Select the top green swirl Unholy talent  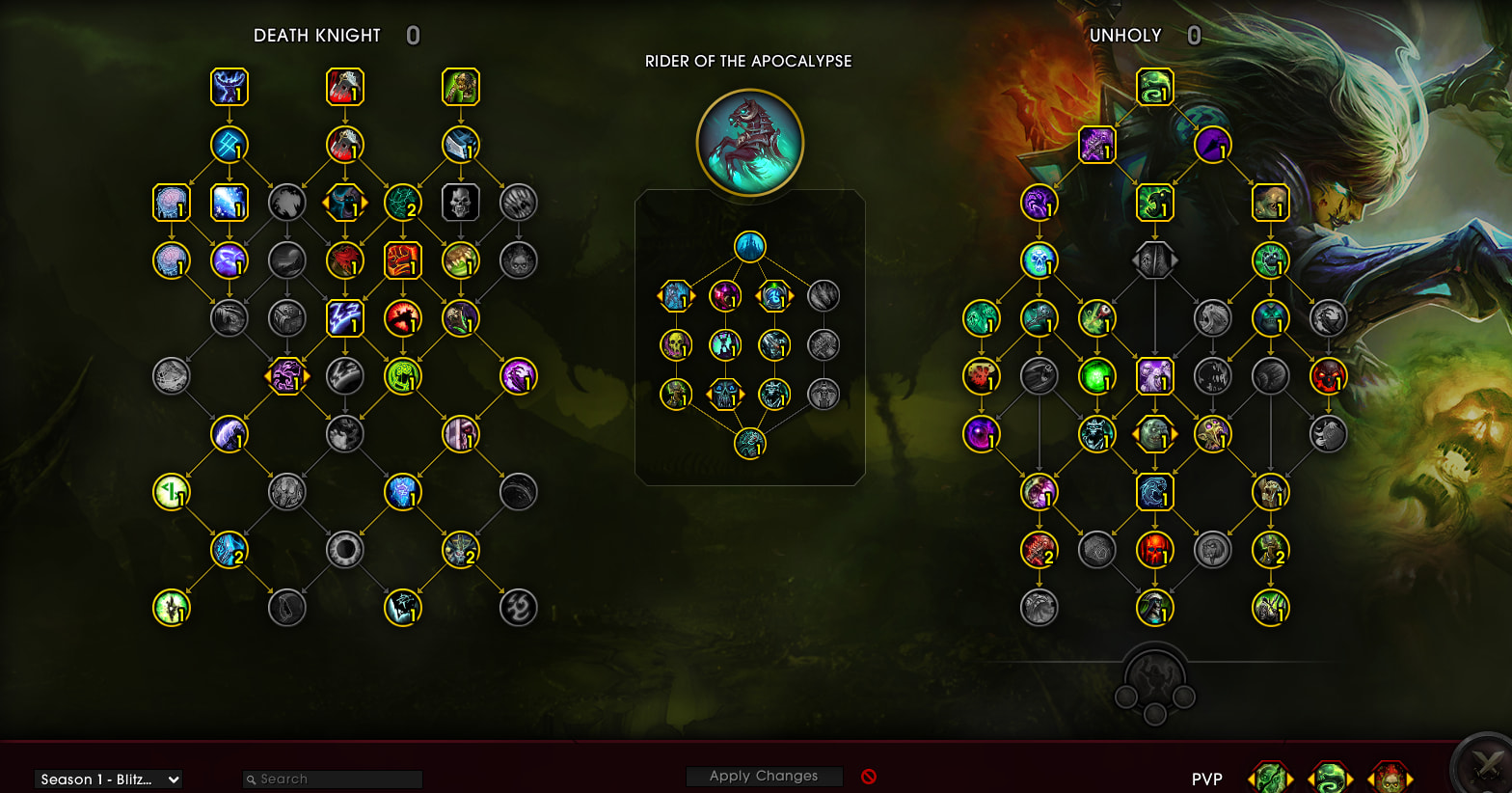(1154, 87)
